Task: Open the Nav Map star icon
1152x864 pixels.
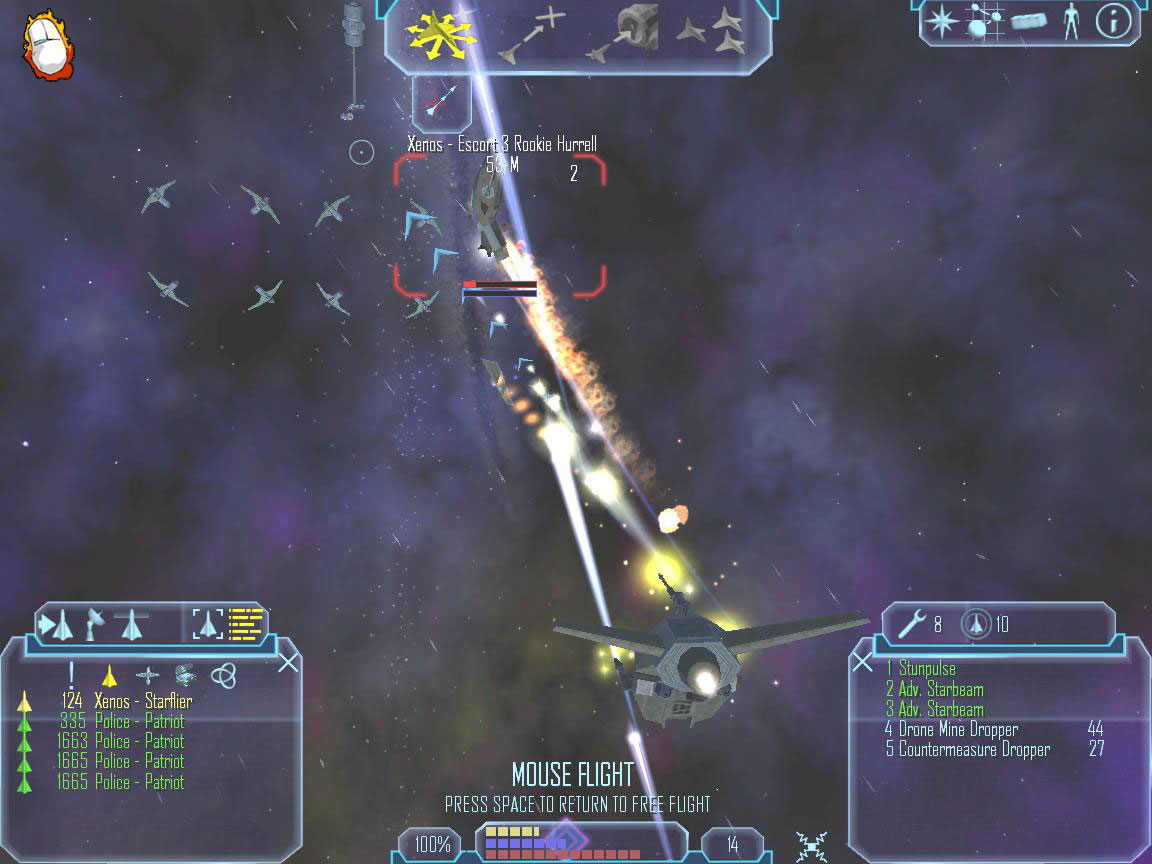Action: click(940, 22)
